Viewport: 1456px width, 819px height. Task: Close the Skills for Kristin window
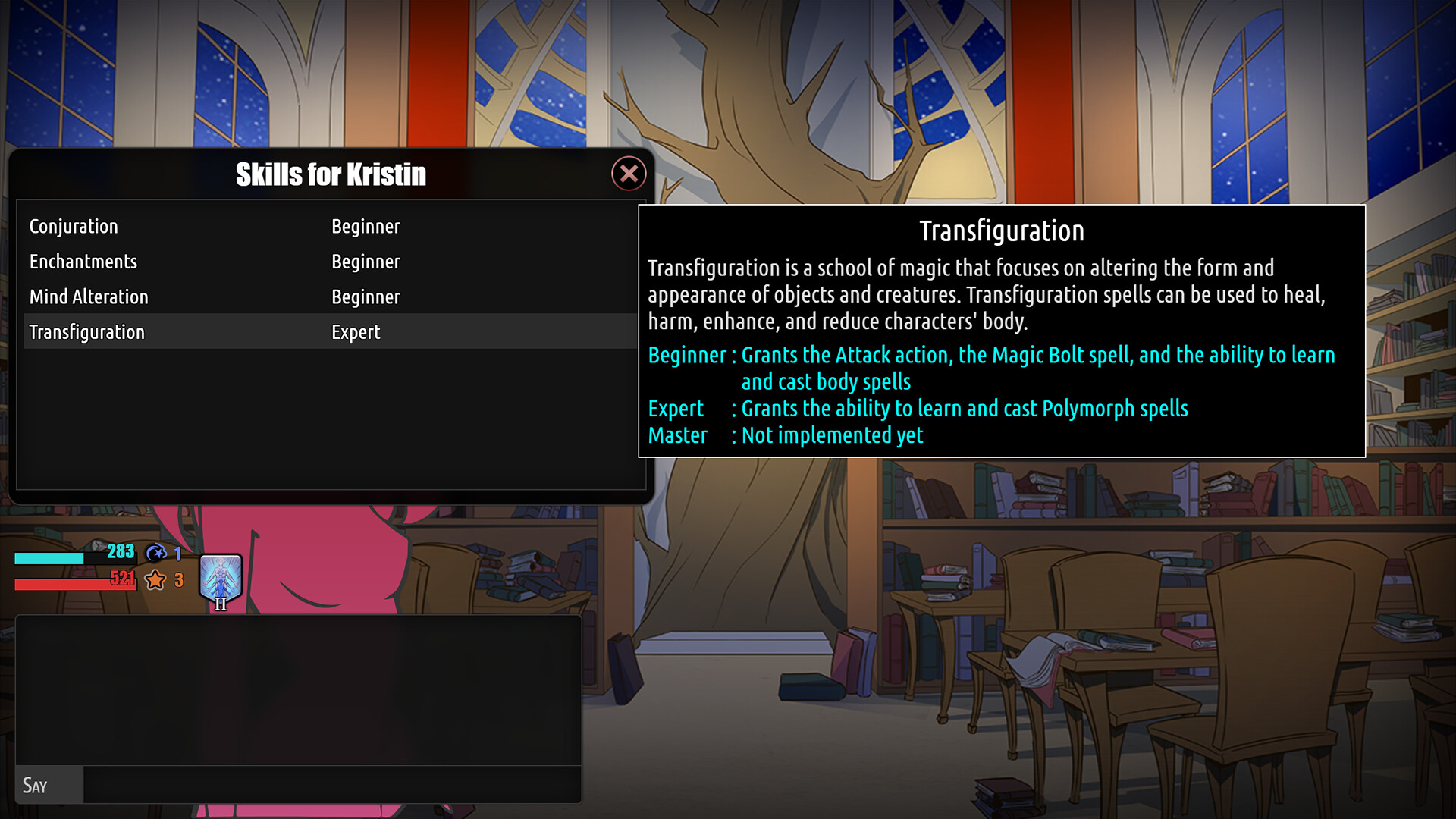(x=629, y=173)
